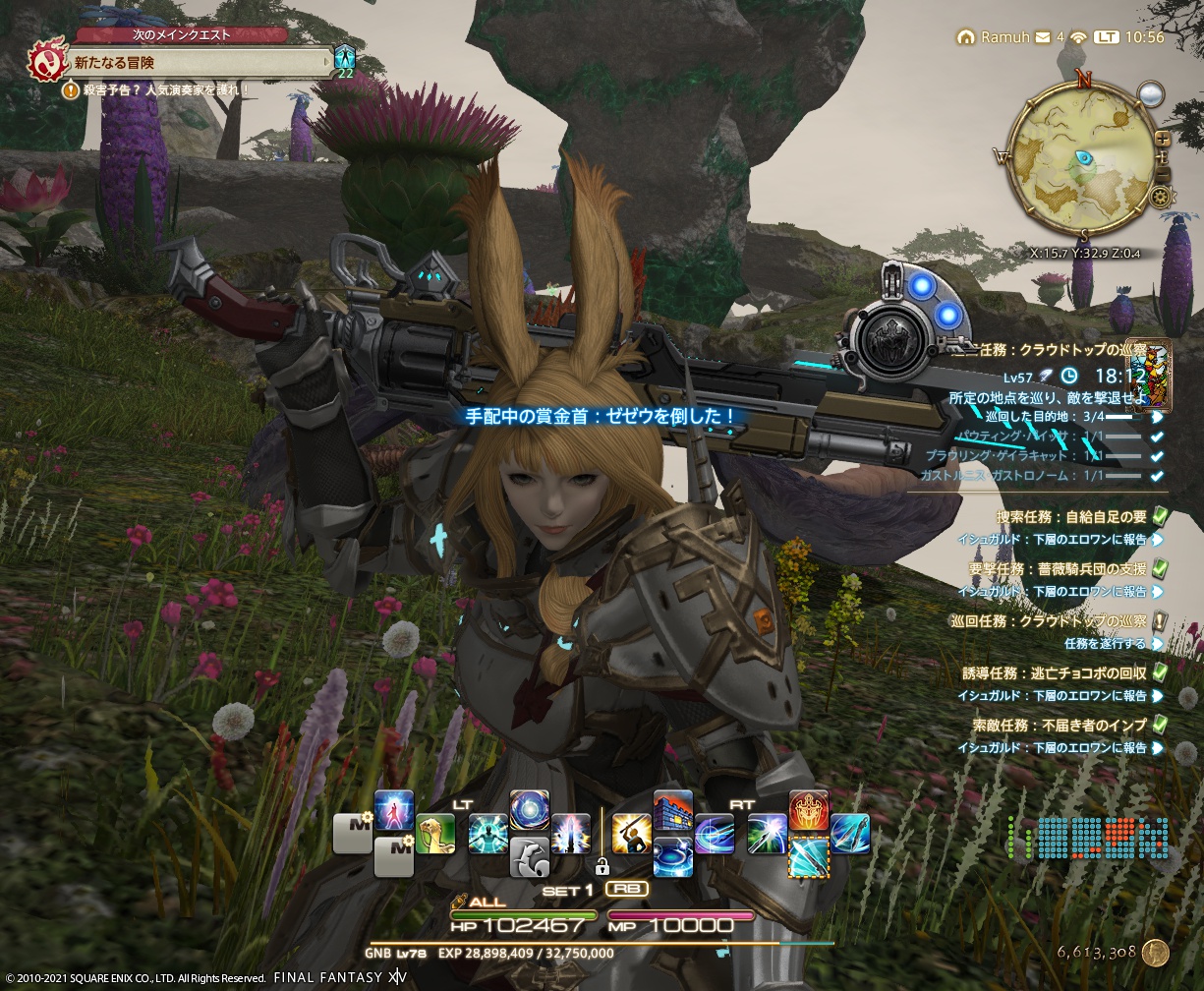This screenshot has width=1204, height=991.
Task: Activate the highlighted dashed-border sword ability
Action: click(808, 857)
